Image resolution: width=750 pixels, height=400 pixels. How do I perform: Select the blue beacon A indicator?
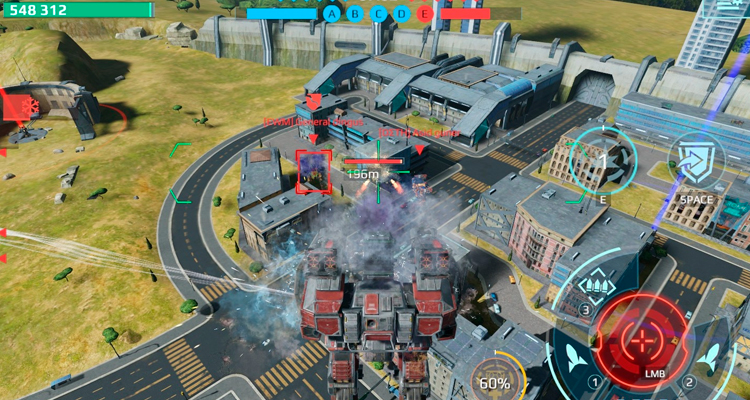click(x=332, y=13)
